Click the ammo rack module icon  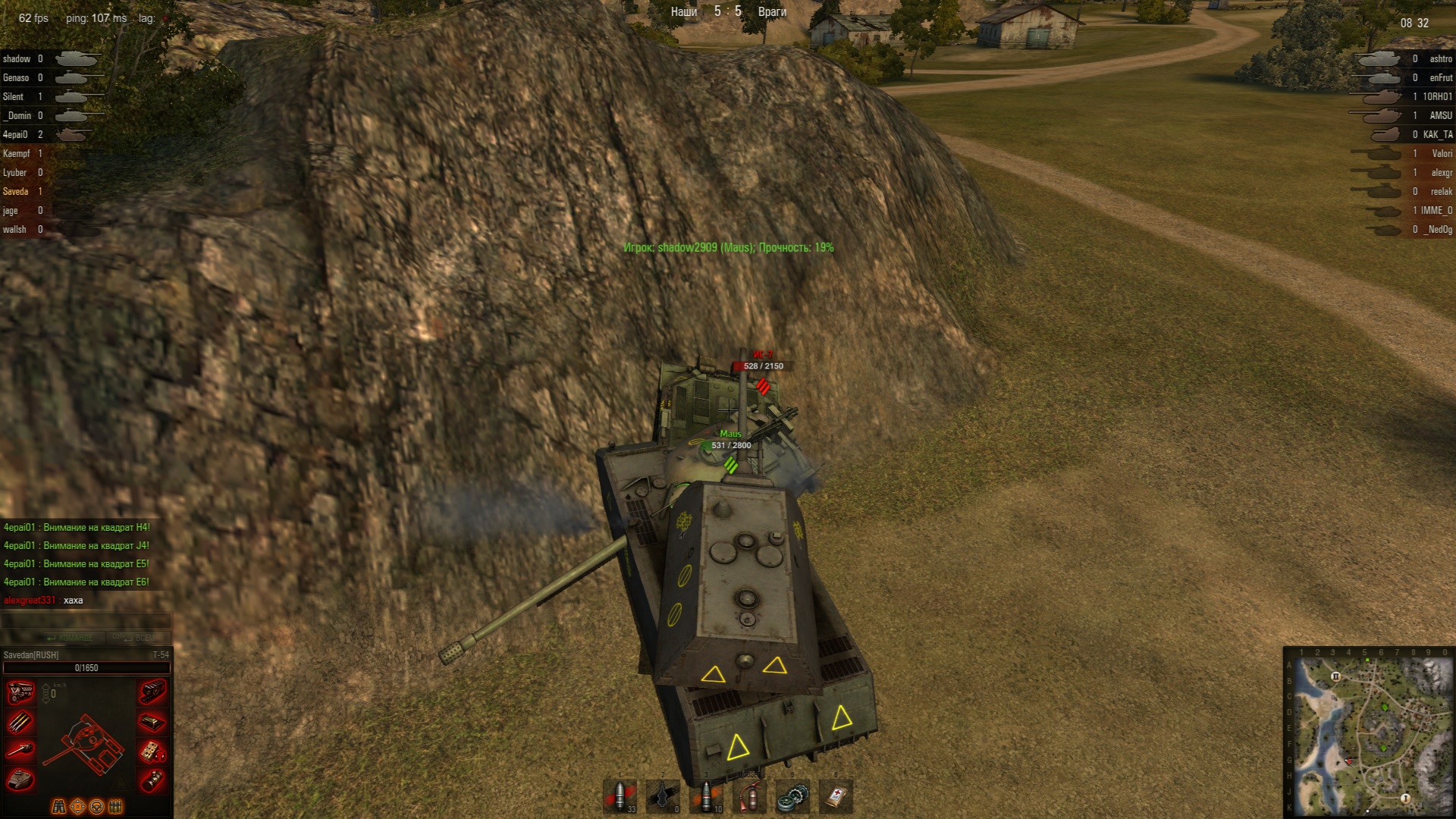(20, 721)
